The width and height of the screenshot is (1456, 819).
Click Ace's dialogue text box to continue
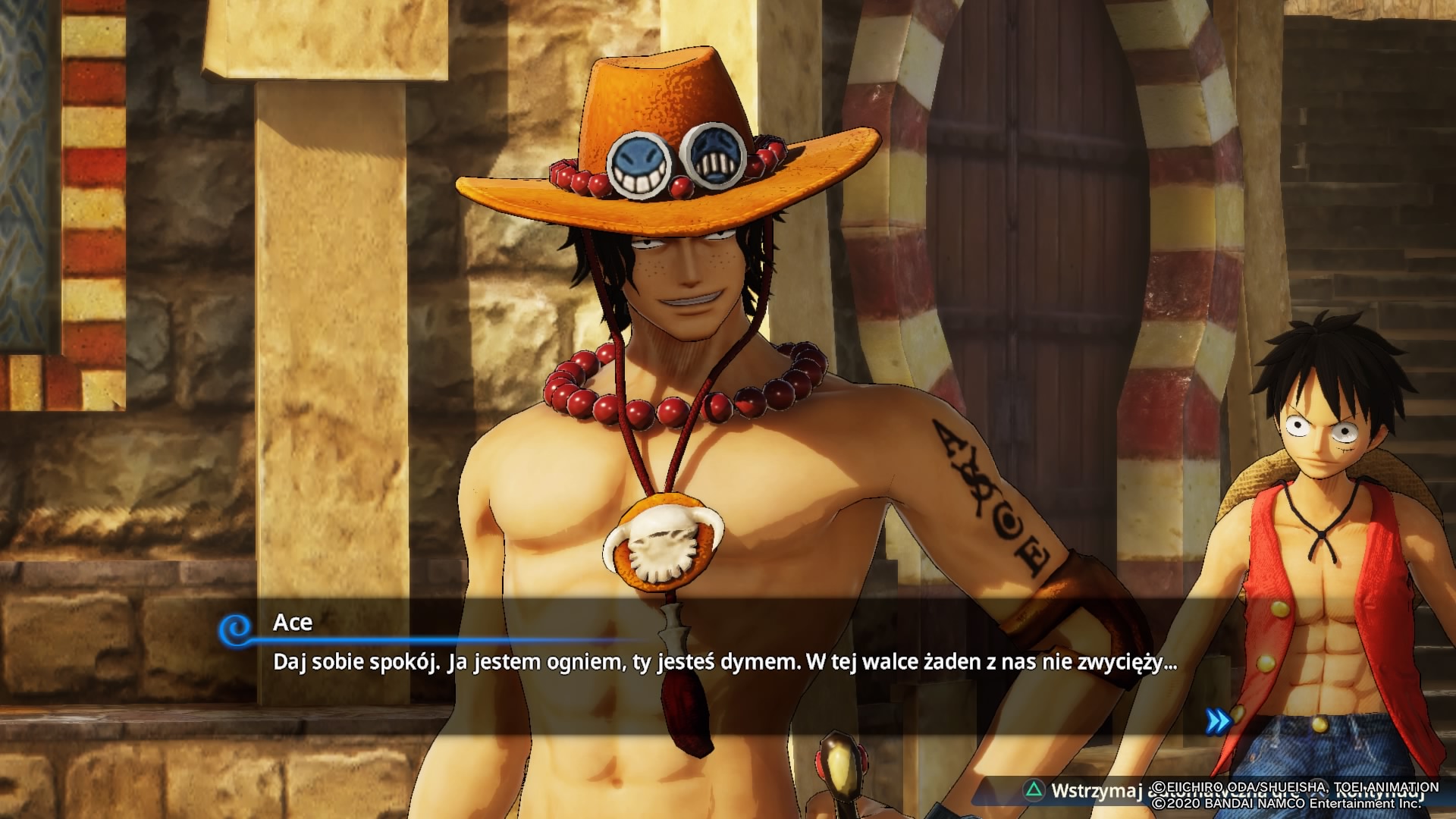point(724,663)
